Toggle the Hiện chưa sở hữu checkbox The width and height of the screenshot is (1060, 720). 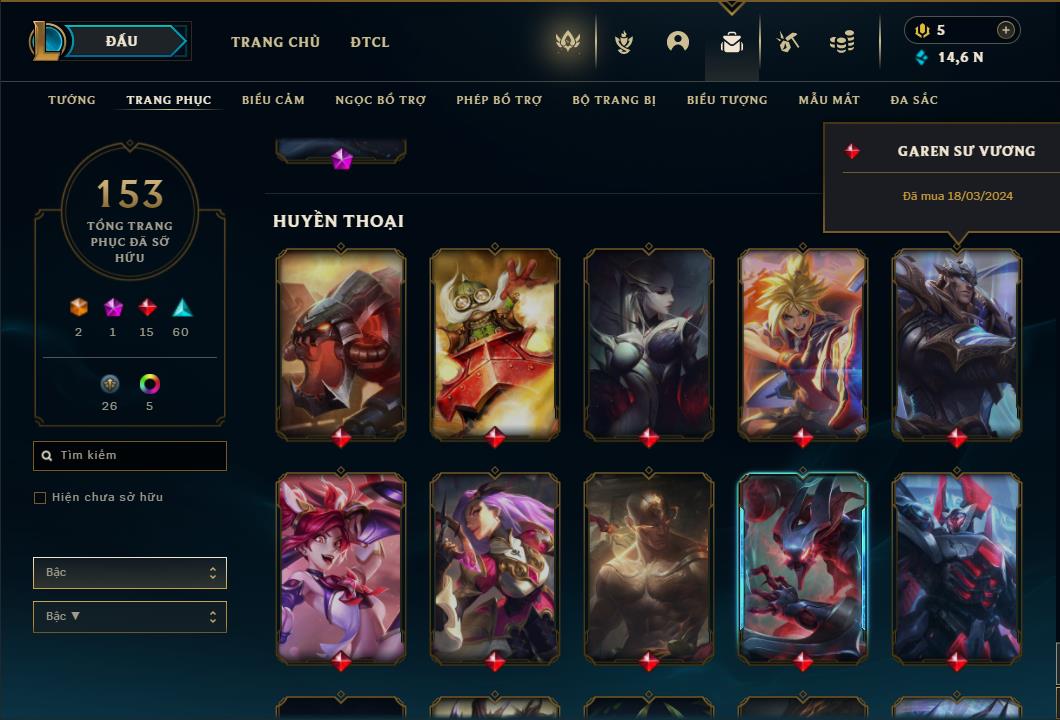tap(40, 498)
